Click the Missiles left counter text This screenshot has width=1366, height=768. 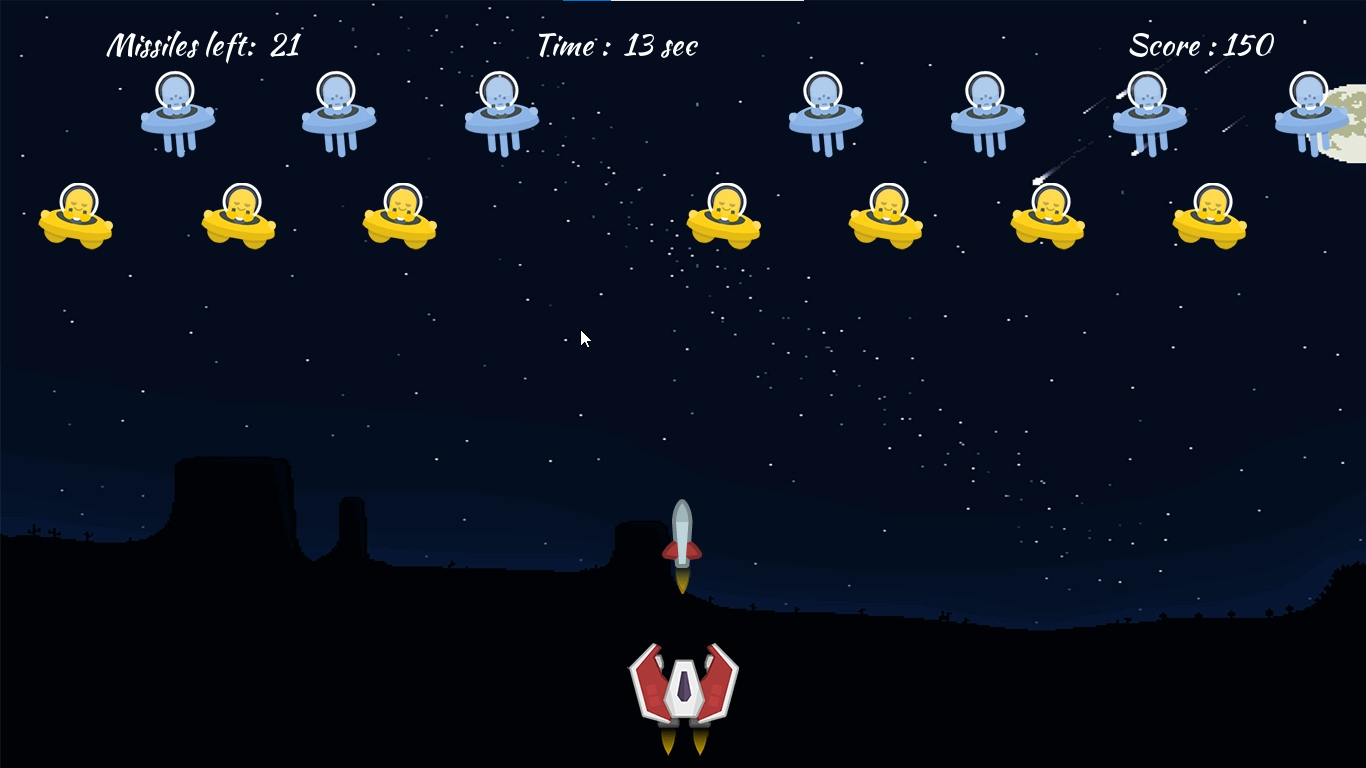[x=203, y=45]
